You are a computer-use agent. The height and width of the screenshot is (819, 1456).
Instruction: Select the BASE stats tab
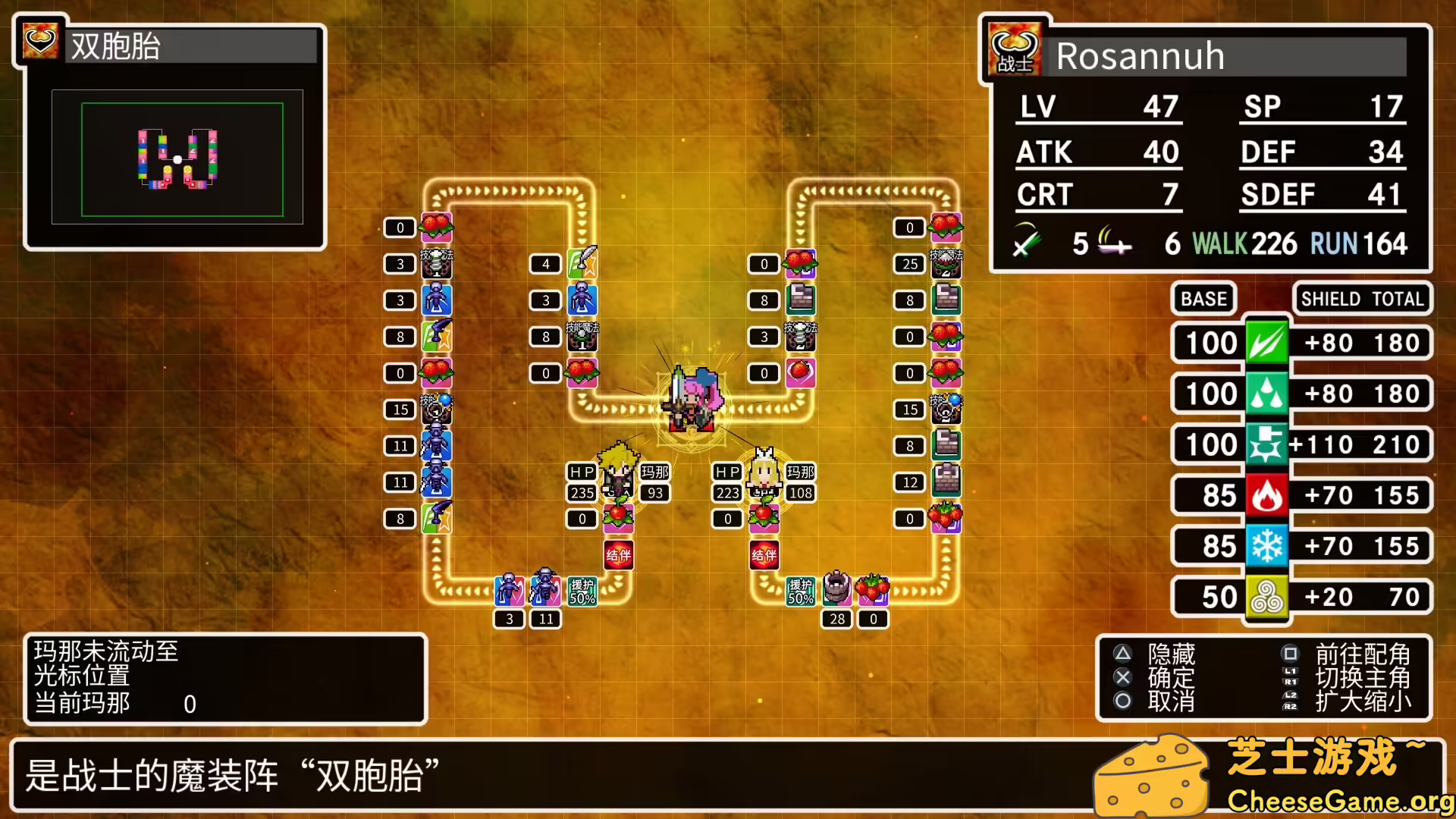(1204, 299)
